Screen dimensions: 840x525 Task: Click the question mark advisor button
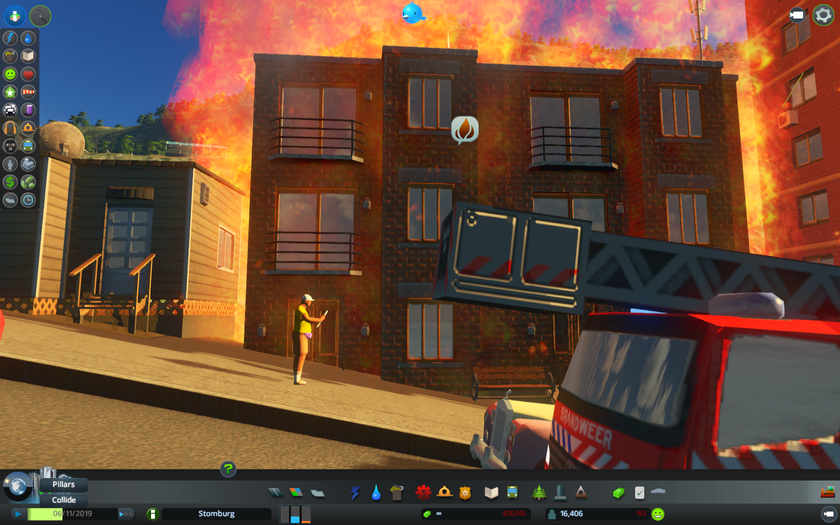228,469
